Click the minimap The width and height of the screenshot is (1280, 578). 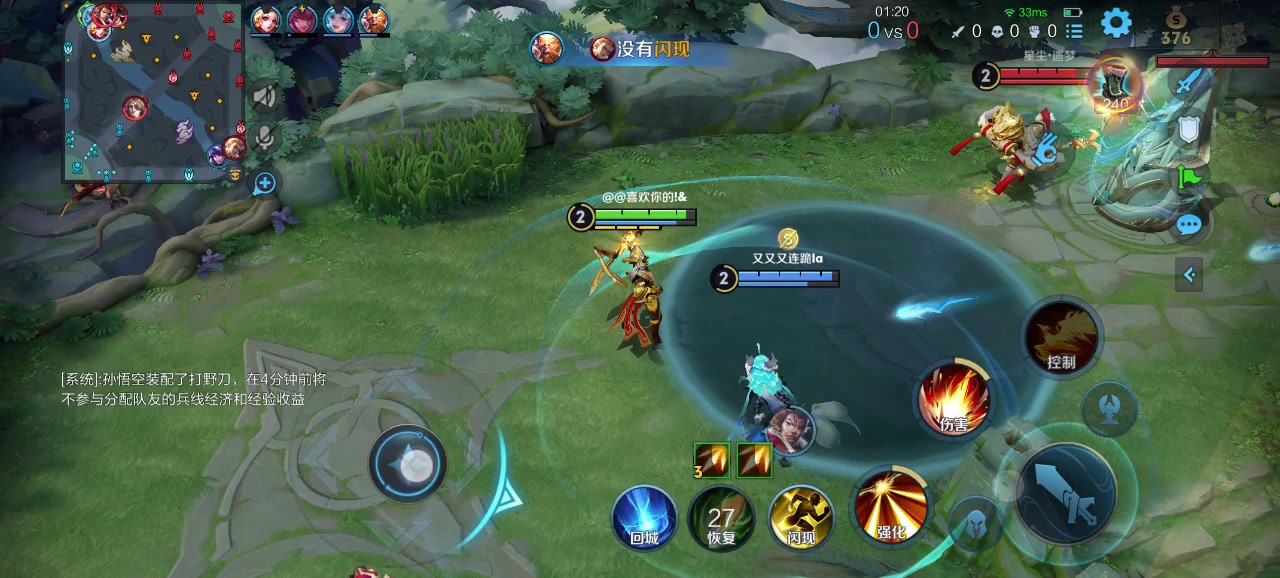[153, 93]
